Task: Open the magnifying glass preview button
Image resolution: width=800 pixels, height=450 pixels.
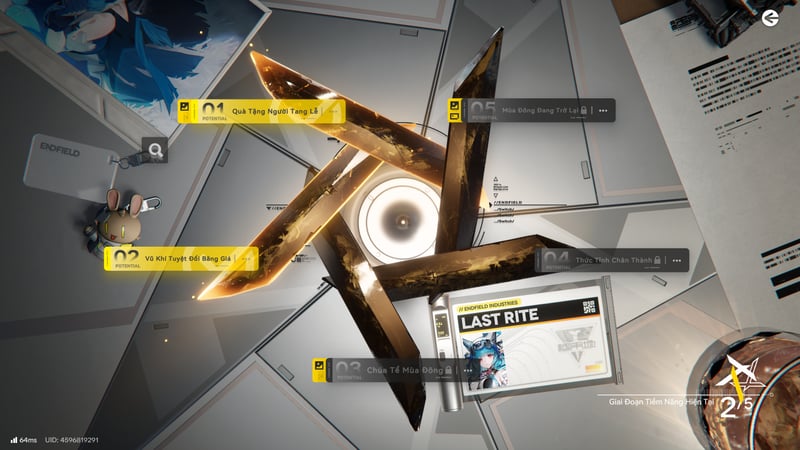Action: [155, 151]
